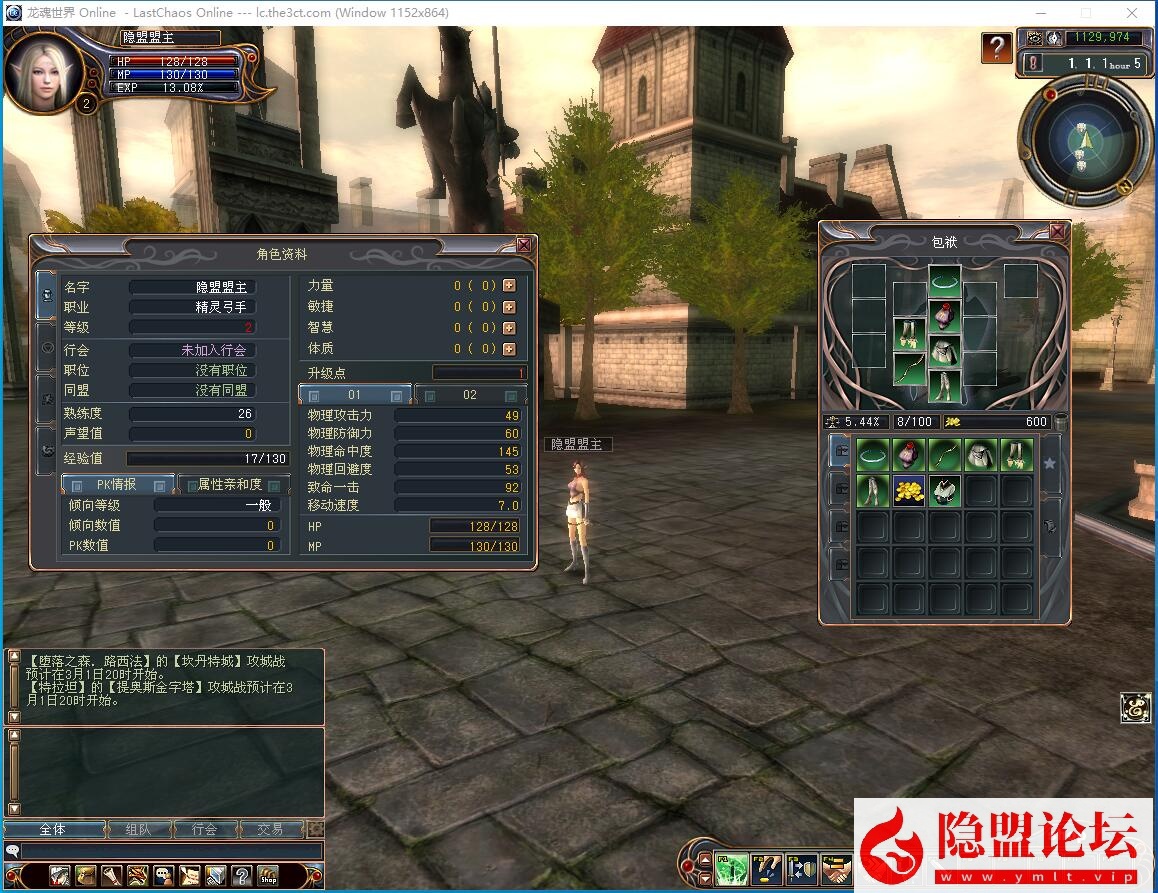Open help from the bottom bar question mark
The height and width of the screenshot is (893, 1158).
[241, 876]
